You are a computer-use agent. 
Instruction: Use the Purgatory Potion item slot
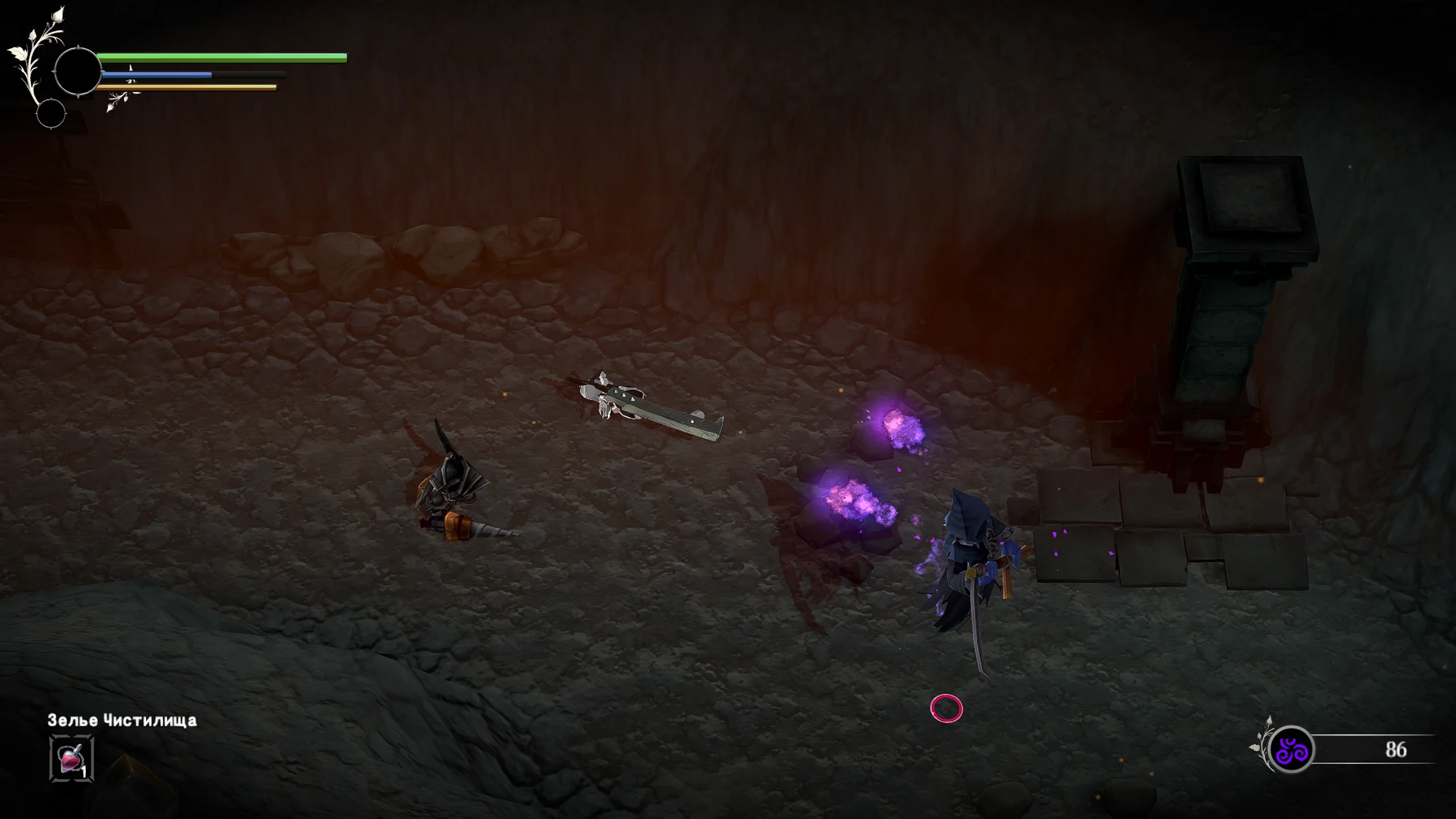pos(72,758)
